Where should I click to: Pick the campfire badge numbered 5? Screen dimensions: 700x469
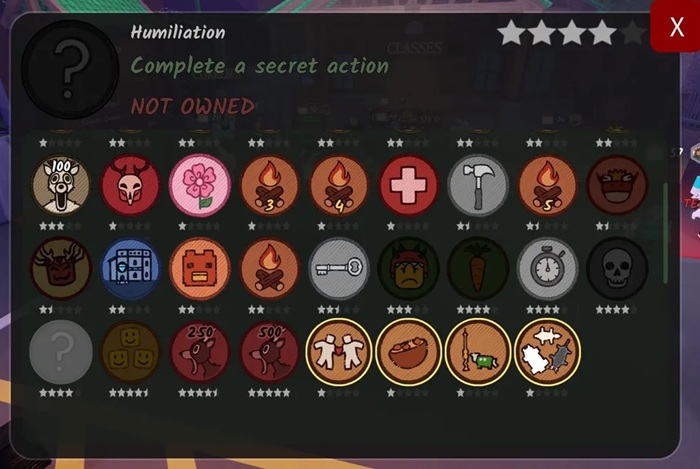pos(548,186)
